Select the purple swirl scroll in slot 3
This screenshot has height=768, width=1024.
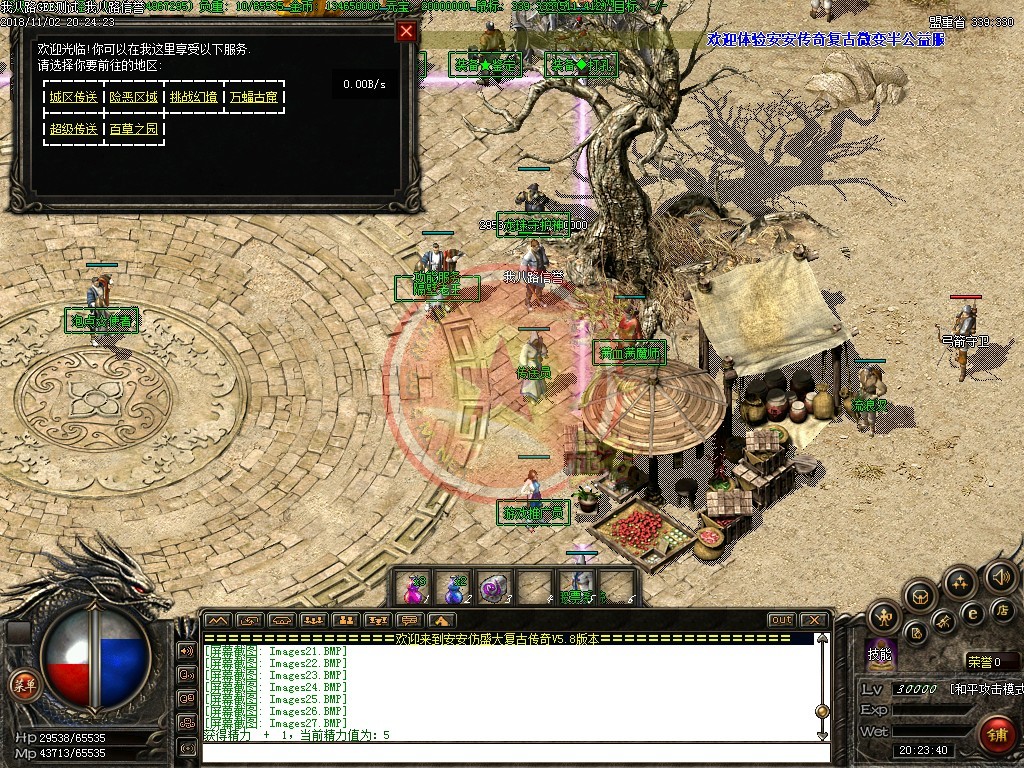(x=495, y=587)
